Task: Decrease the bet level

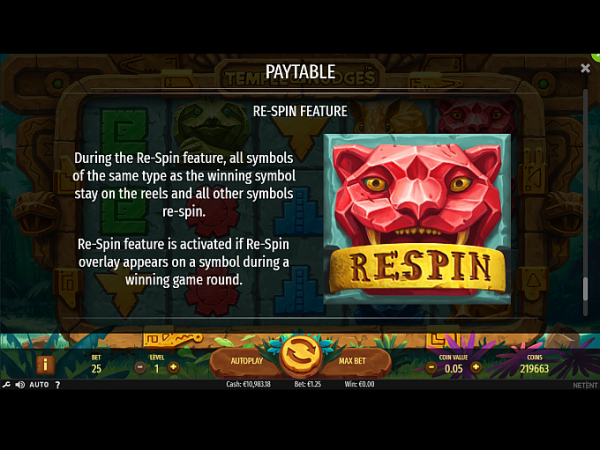Action: point(139,368)
